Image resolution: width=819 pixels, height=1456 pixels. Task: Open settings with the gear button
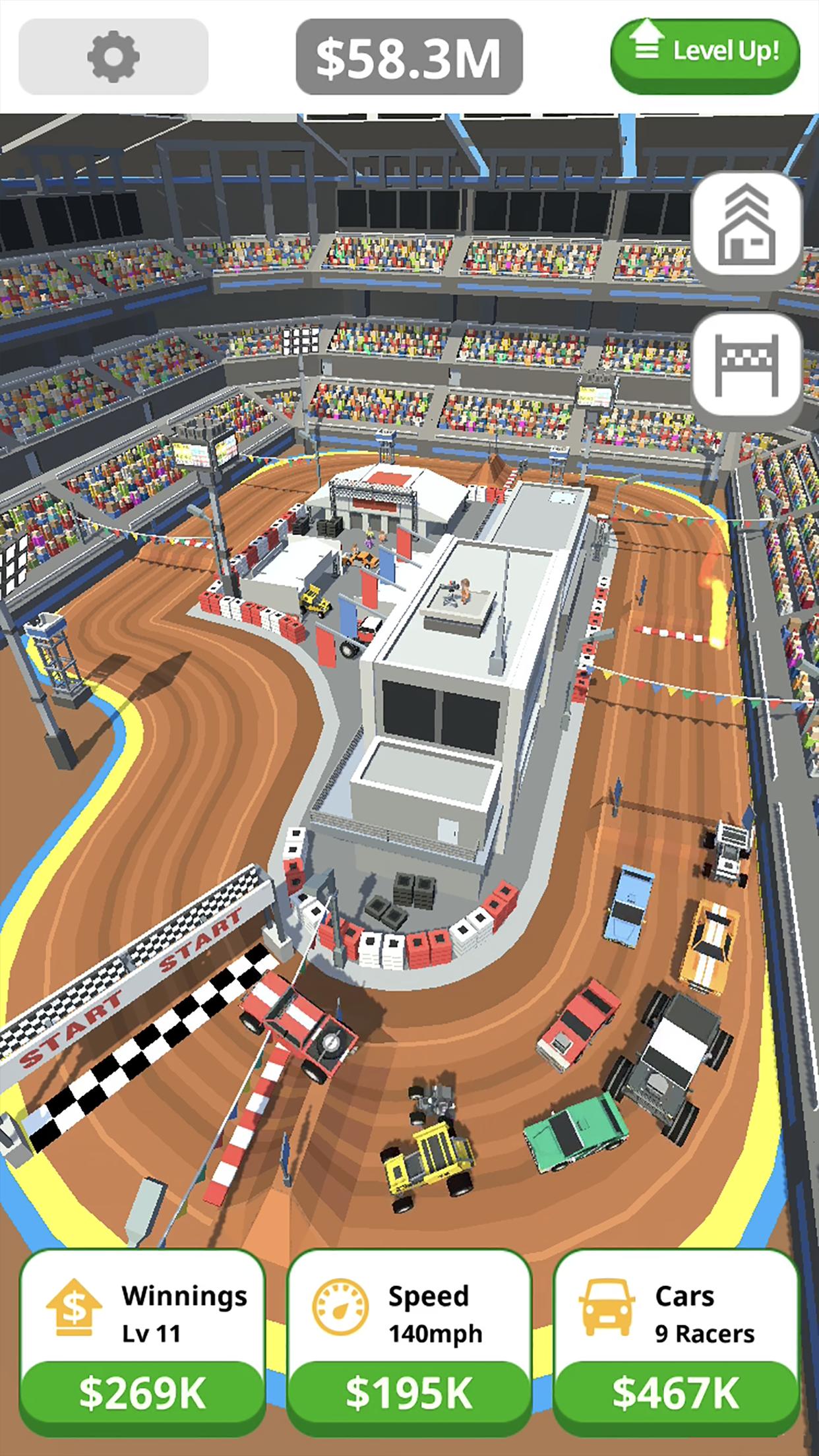[113, 57]
